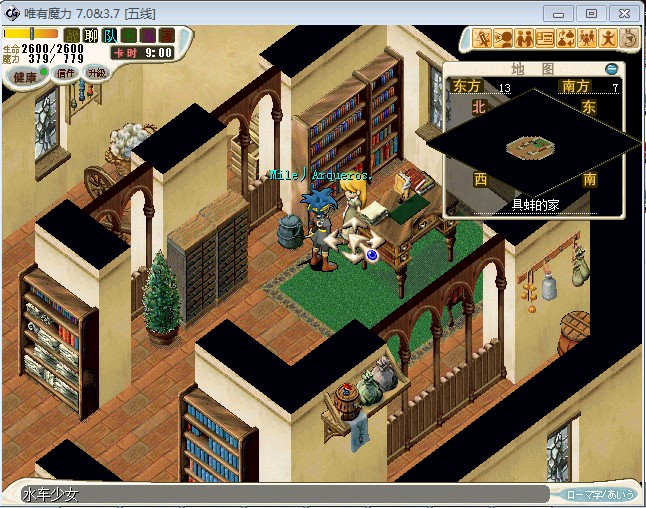Open the jumping figure action icon
This screenshot has width=646, height=508.
(x=608, y=39)
